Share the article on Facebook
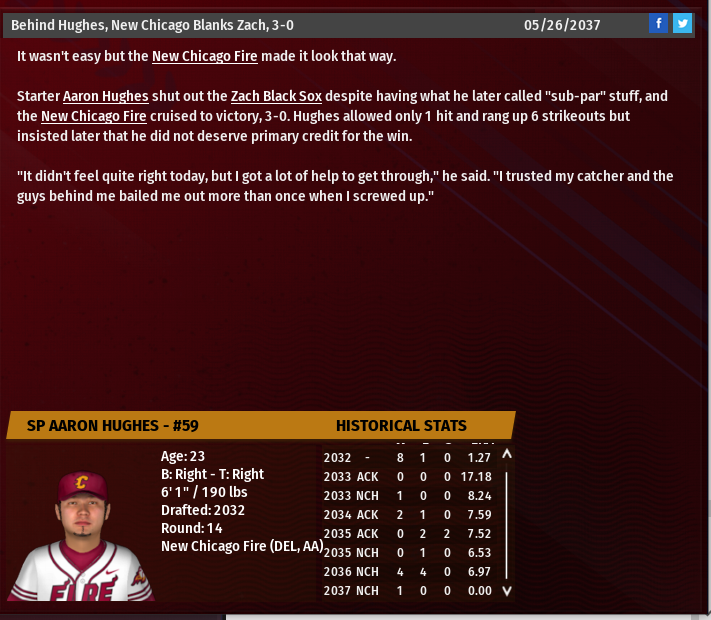The height and width of the screenshot is (620, 711). click(658, 24)
